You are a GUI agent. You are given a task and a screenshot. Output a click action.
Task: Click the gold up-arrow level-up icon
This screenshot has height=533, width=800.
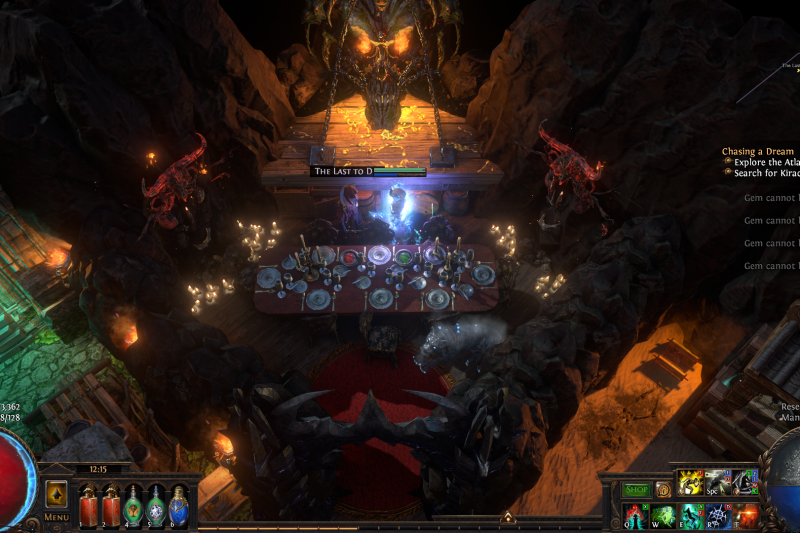507,518
